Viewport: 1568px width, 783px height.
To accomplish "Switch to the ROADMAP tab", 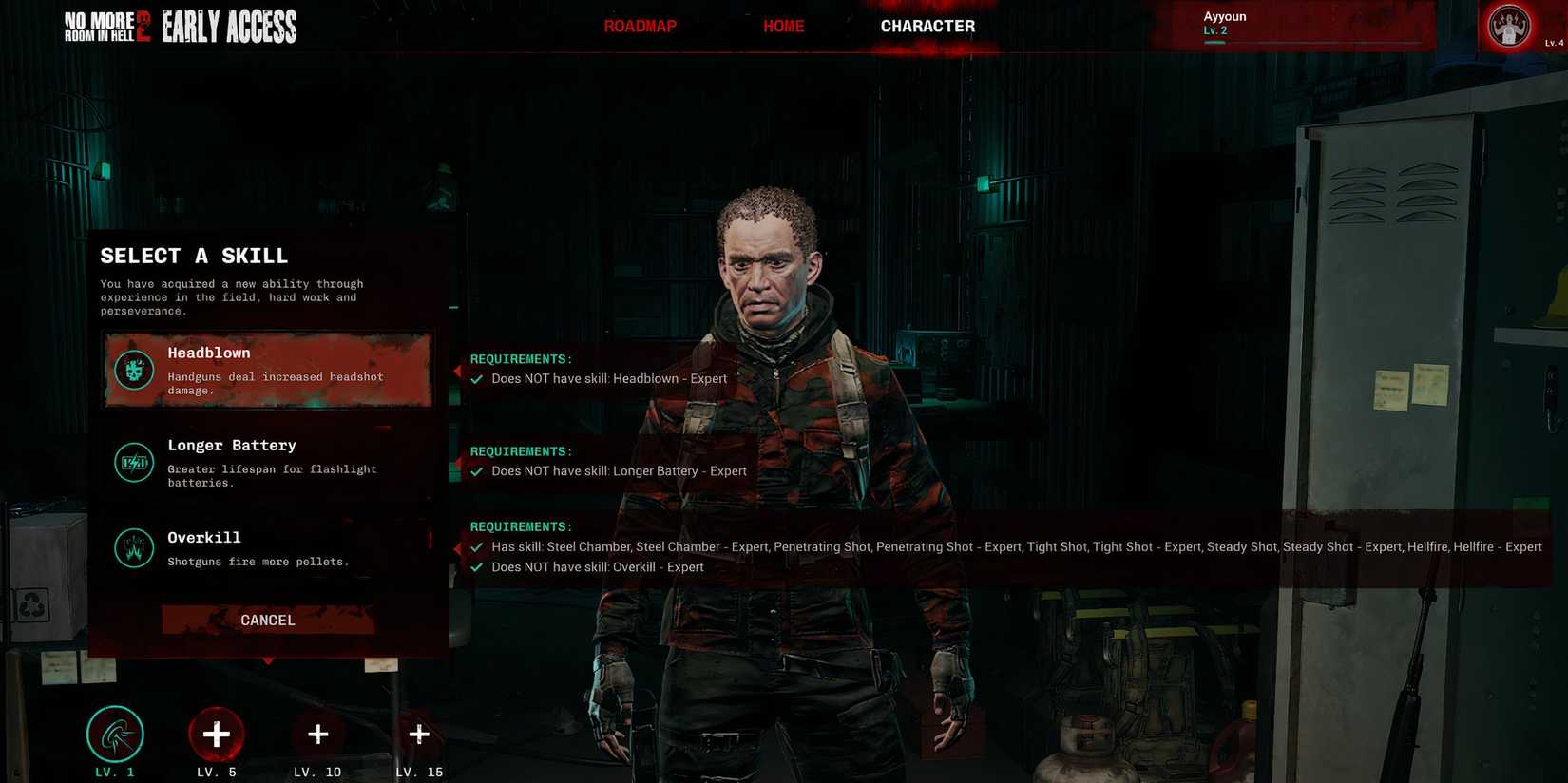I will coord(640,26).
